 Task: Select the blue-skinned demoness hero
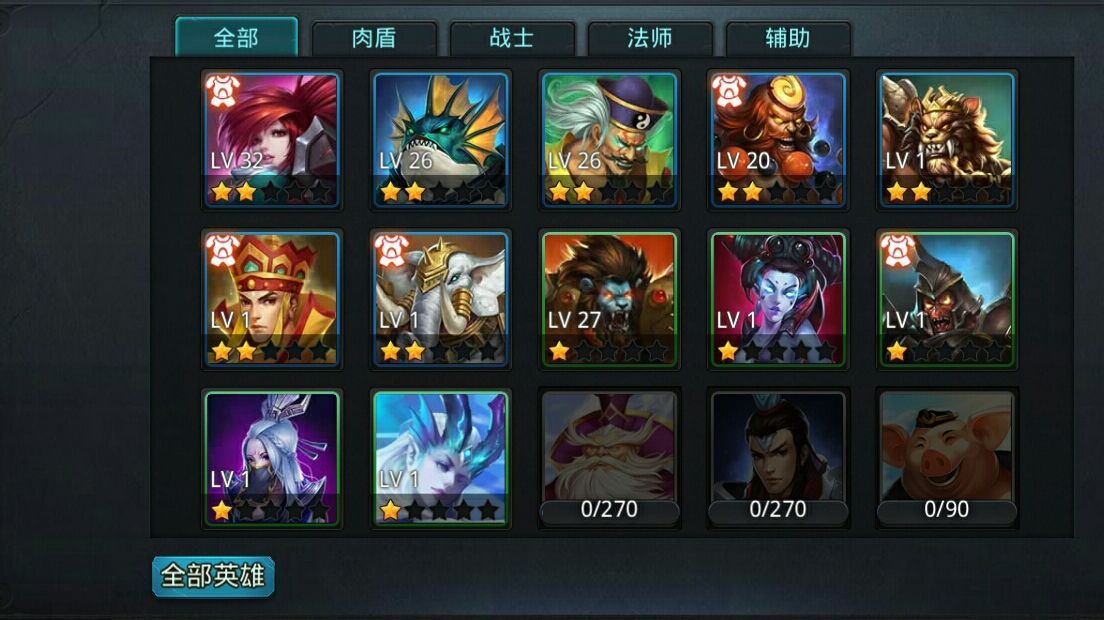[778, 299]
